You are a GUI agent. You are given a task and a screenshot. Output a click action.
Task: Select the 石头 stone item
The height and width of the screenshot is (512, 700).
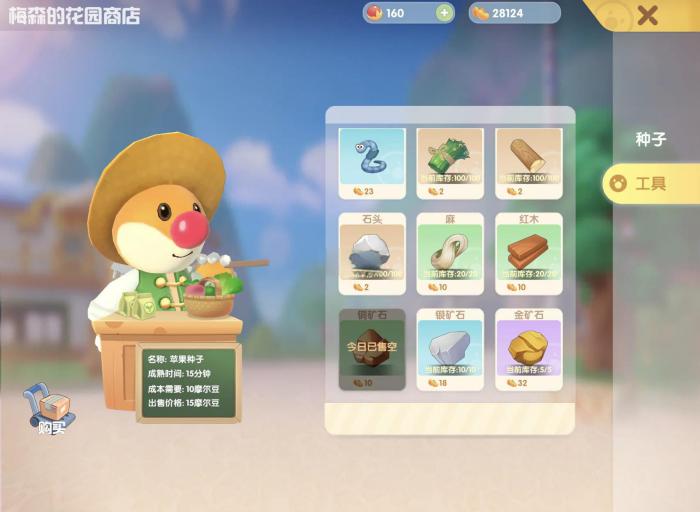372,254
